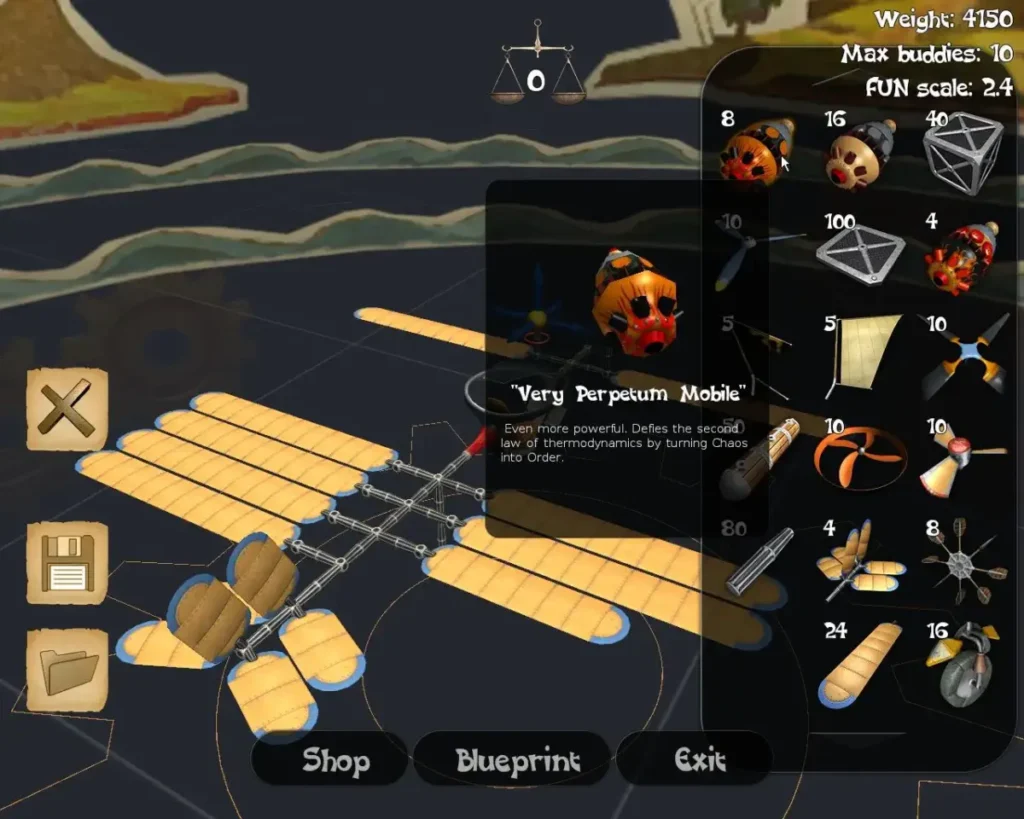Open the folder to load a design

tap(67, 672)
